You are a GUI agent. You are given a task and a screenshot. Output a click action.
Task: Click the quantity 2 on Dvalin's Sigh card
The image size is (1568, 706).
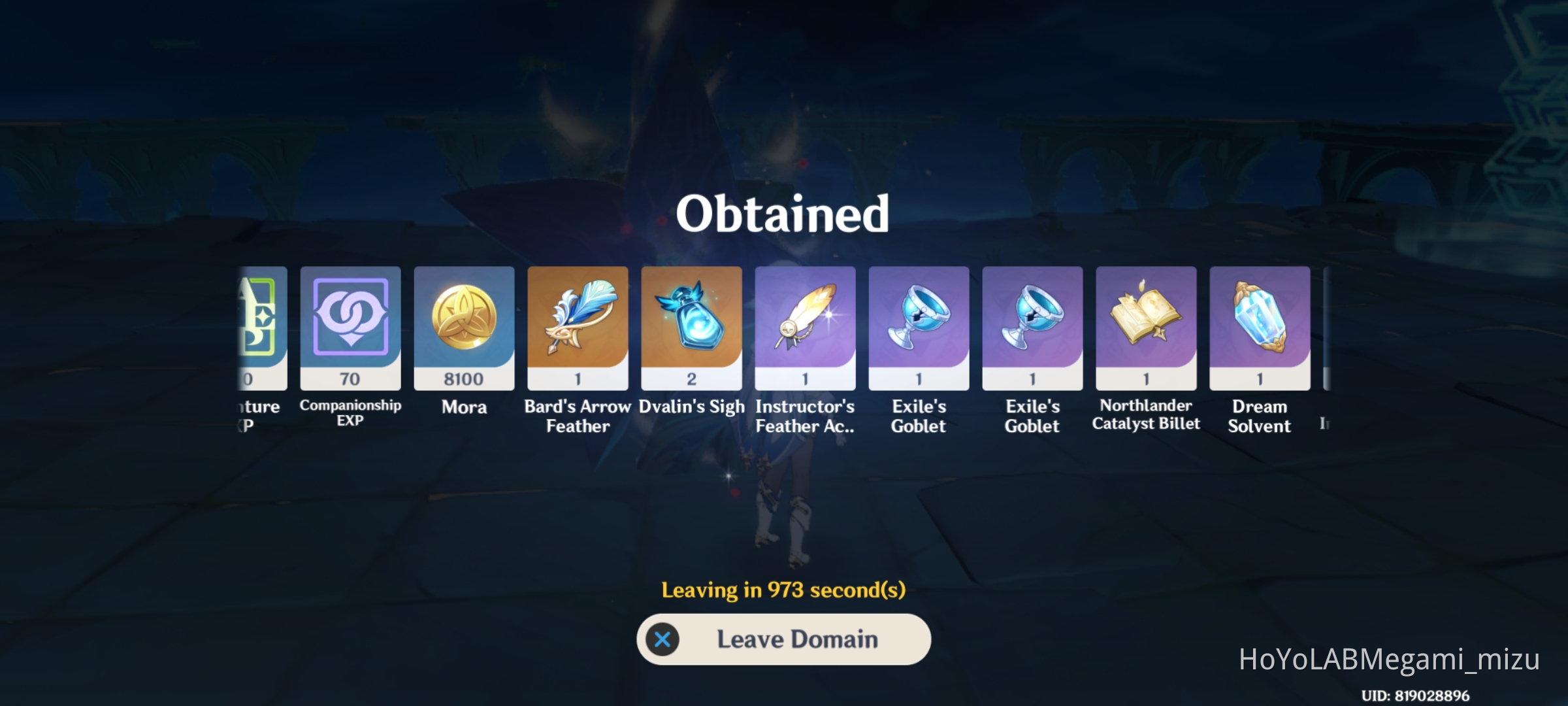point(691,380)
